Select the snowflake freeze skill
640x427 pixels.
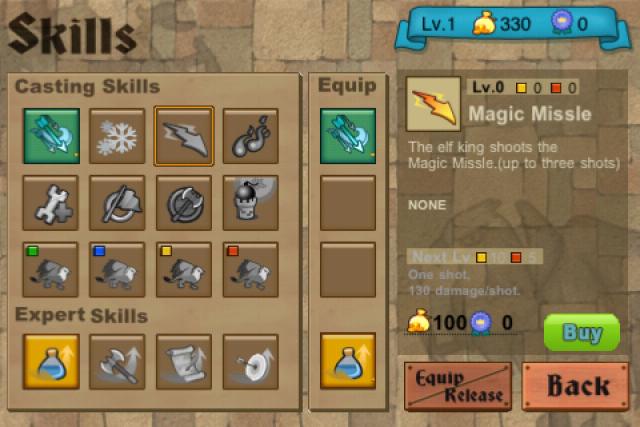(x=118, y=135)
